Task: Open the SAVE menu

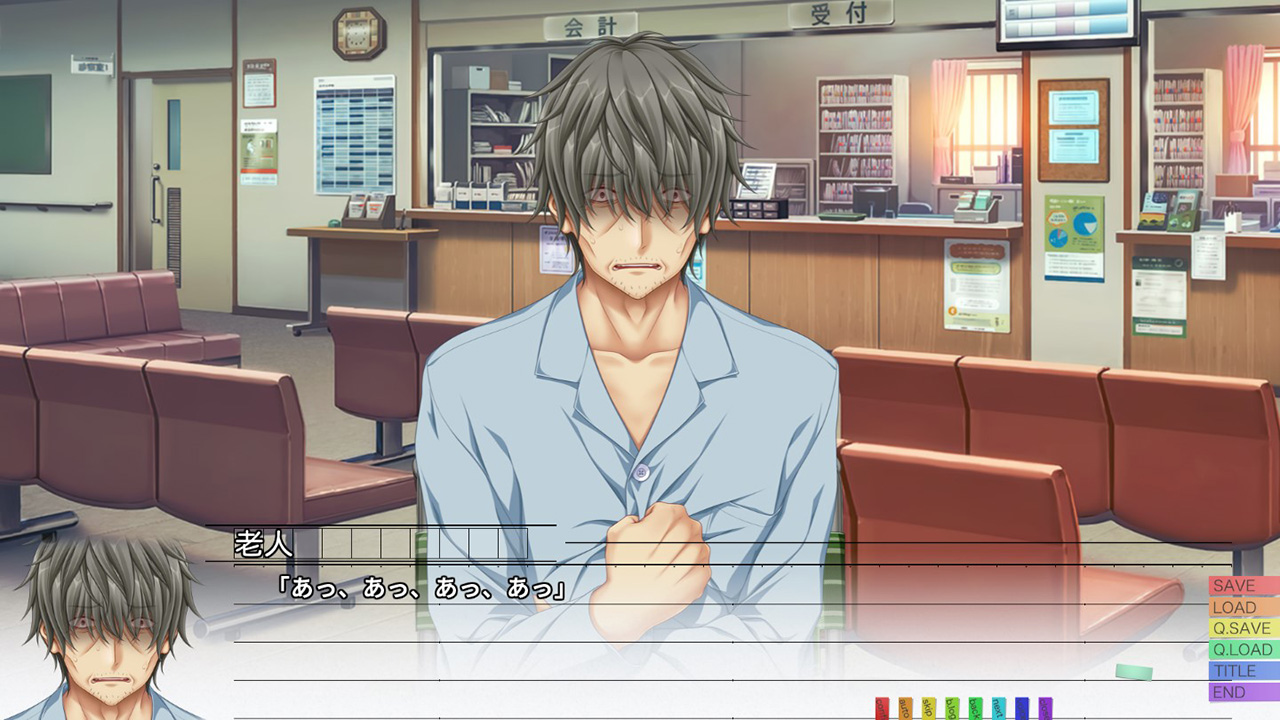Action: tap(1243, 586)
